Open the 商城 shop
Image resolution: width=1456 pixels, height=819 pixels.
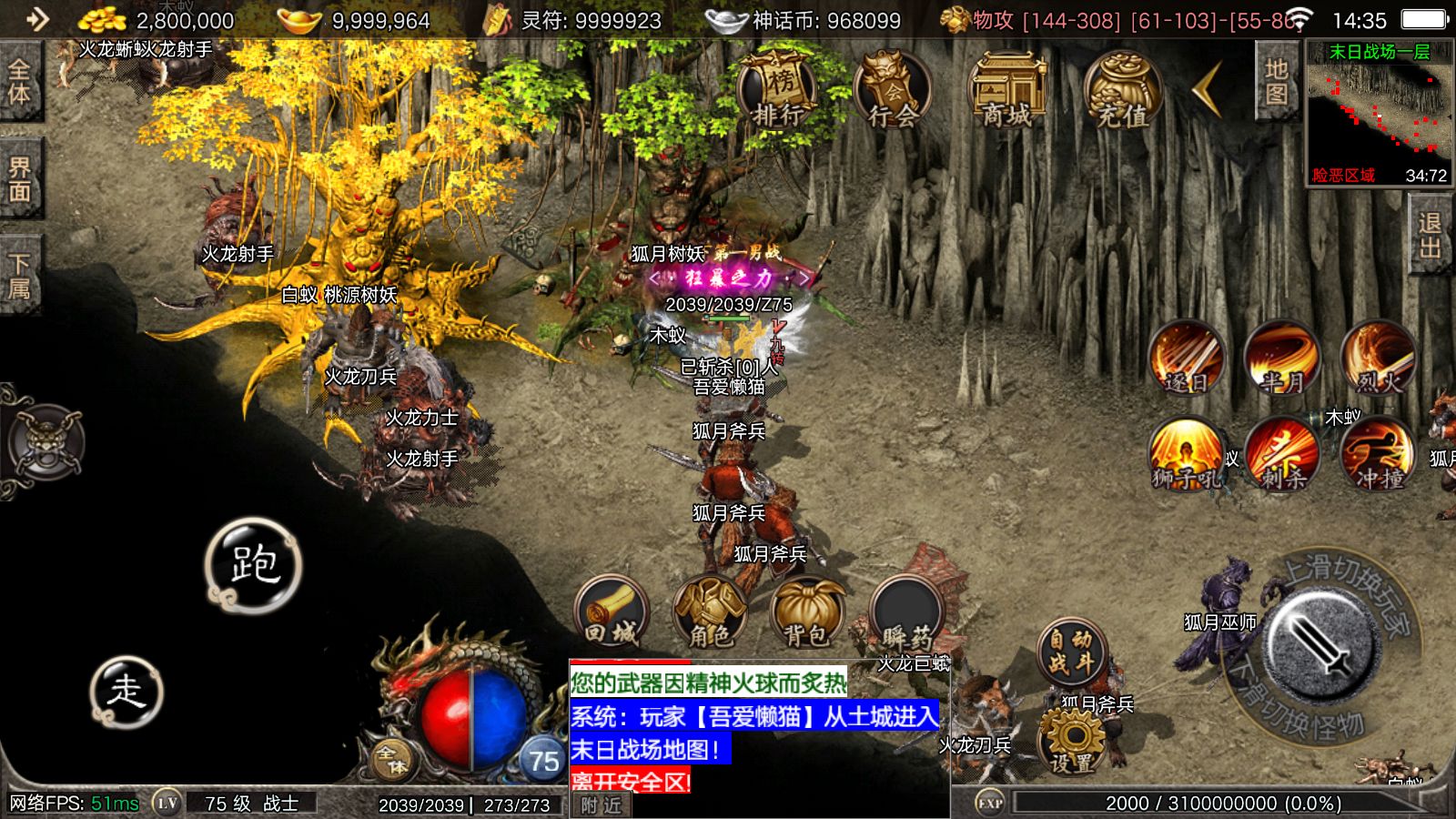pos(1006,91)
